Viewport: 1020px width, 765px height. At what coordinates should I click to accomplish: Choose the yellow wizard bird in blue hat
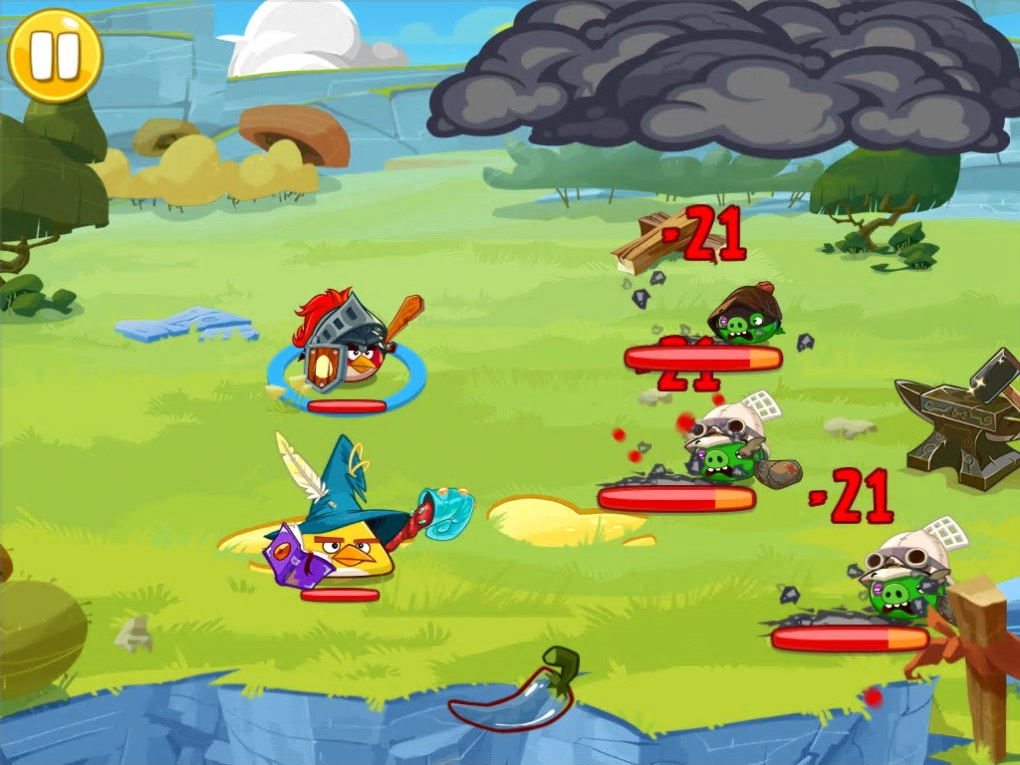coord(345,530)
